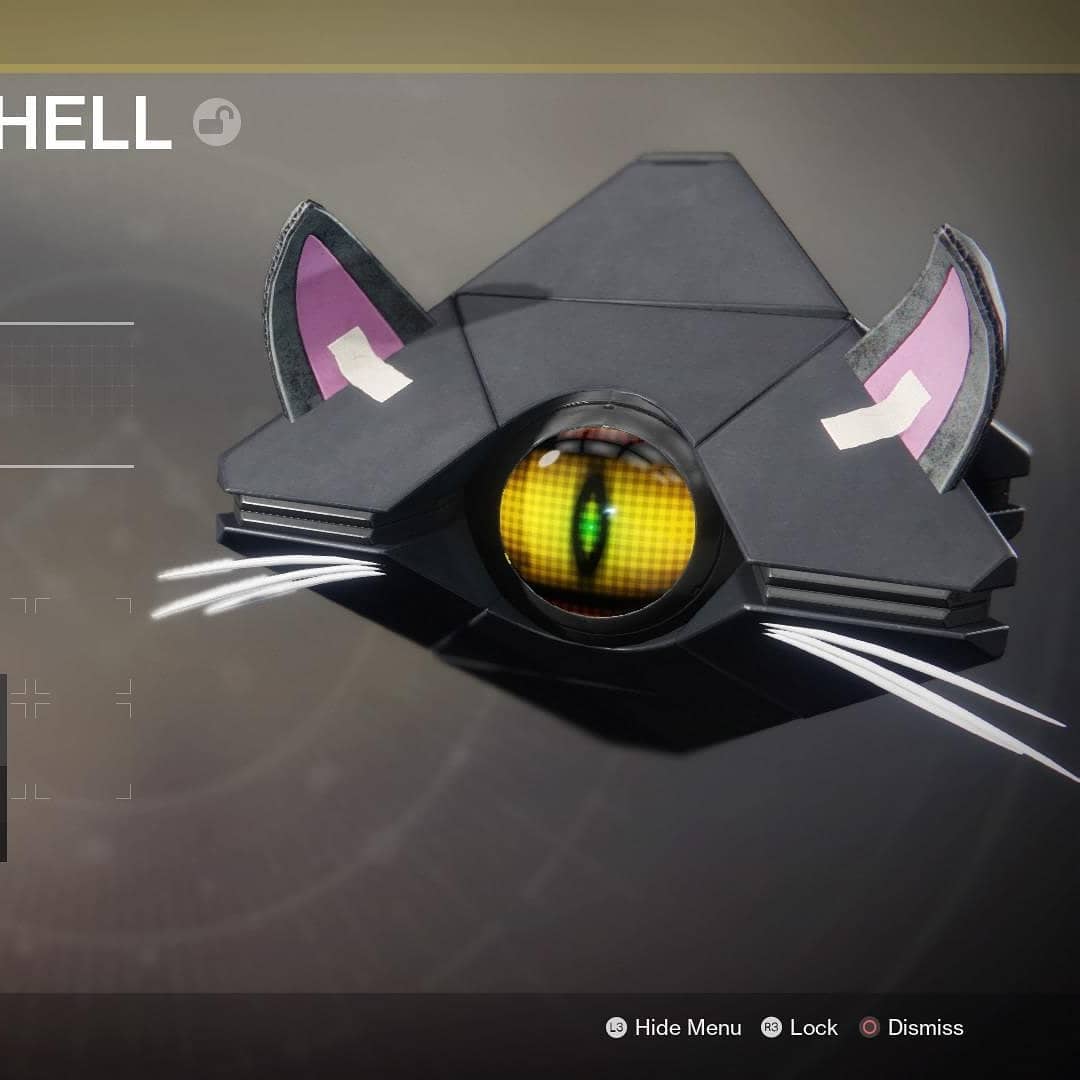
Task: Click the unlocked padlock icon beside the title
Action: click(x=217, y=122)
